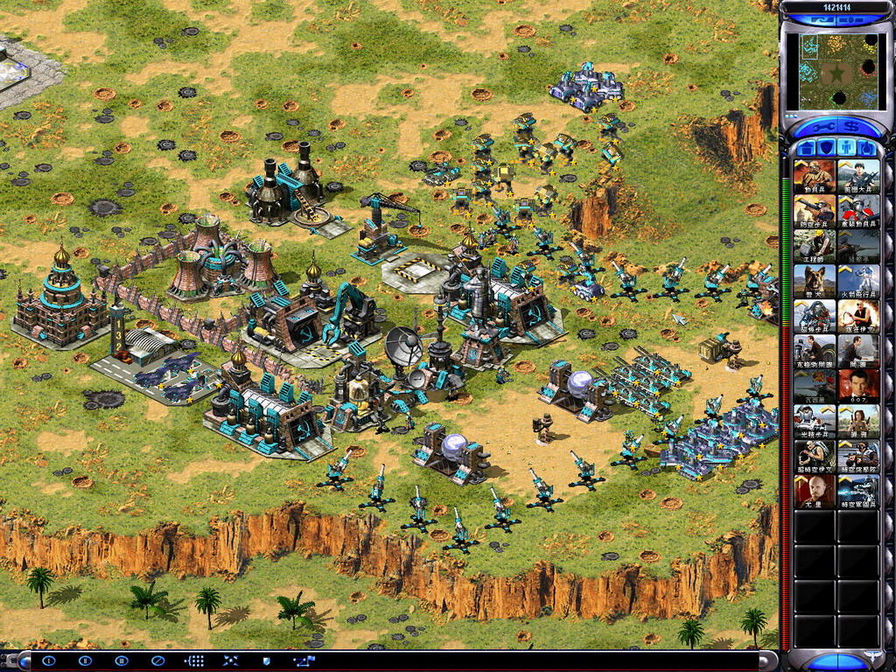Activate the circle-slash stop command
The width and height of the screenshot is (896, 672).
[157, 661]
